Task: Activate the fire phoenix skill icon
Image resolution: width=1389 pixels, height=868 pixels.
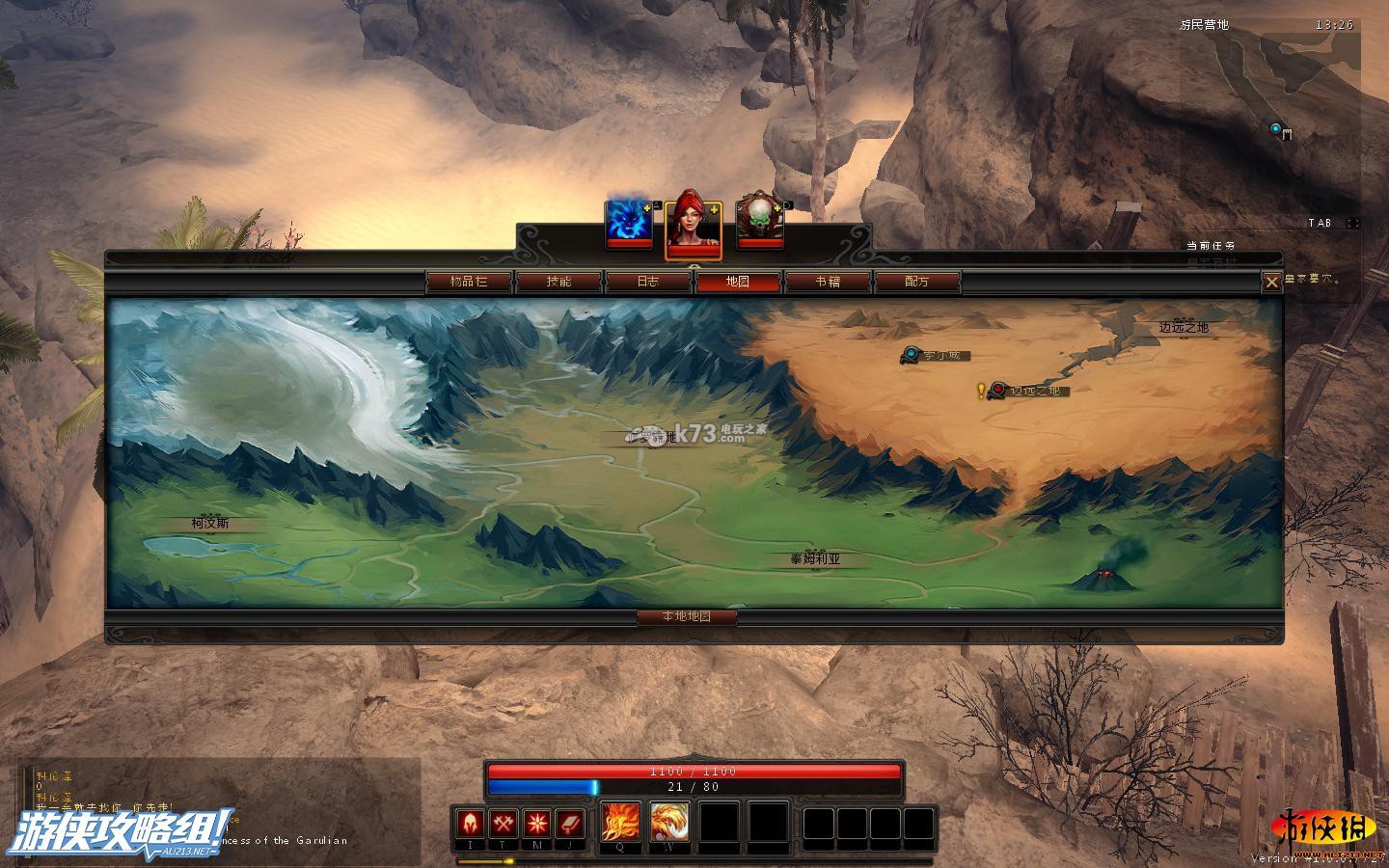Action: coord(668,823)
